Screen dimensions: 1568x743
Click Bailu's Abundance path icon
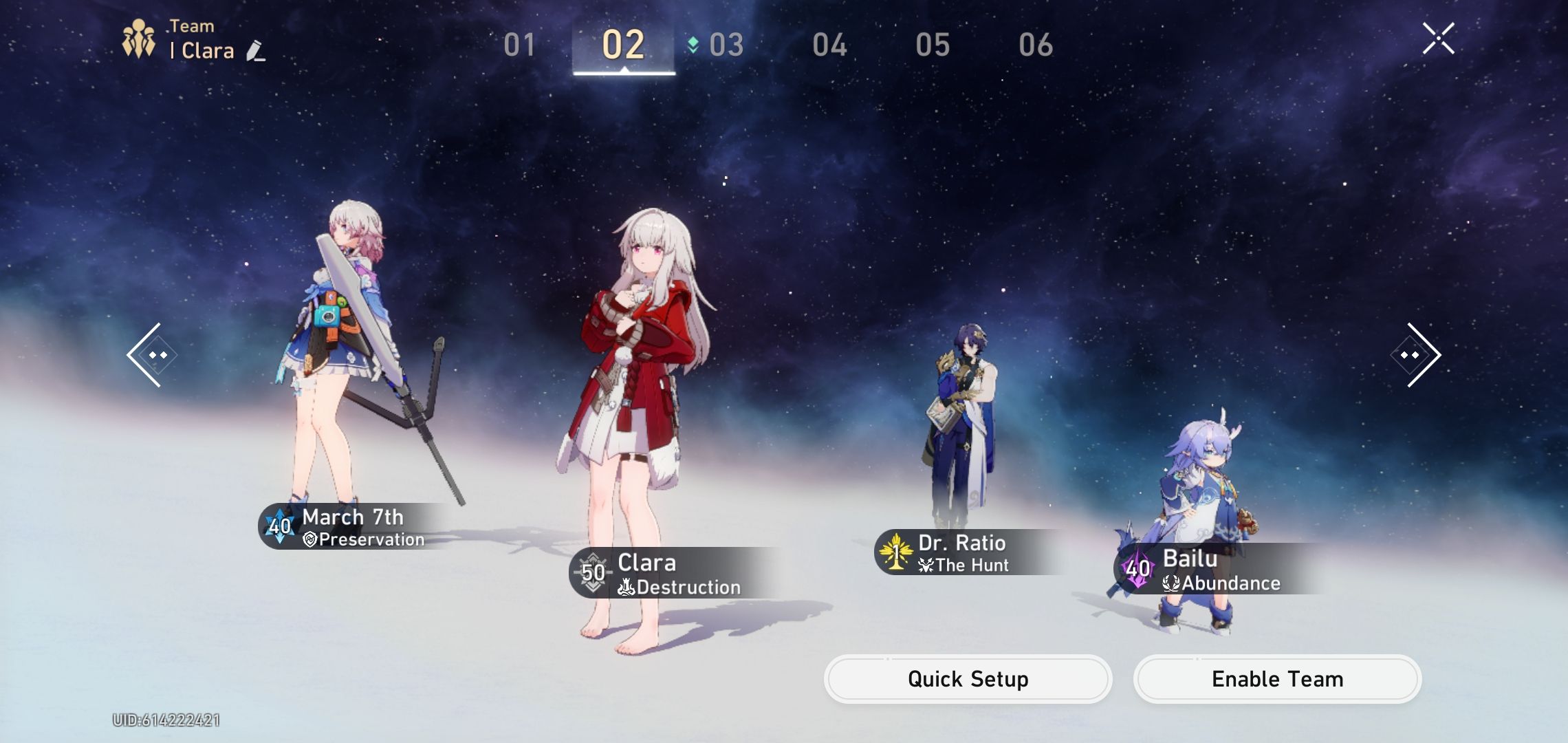click(x=1169, y=583)
